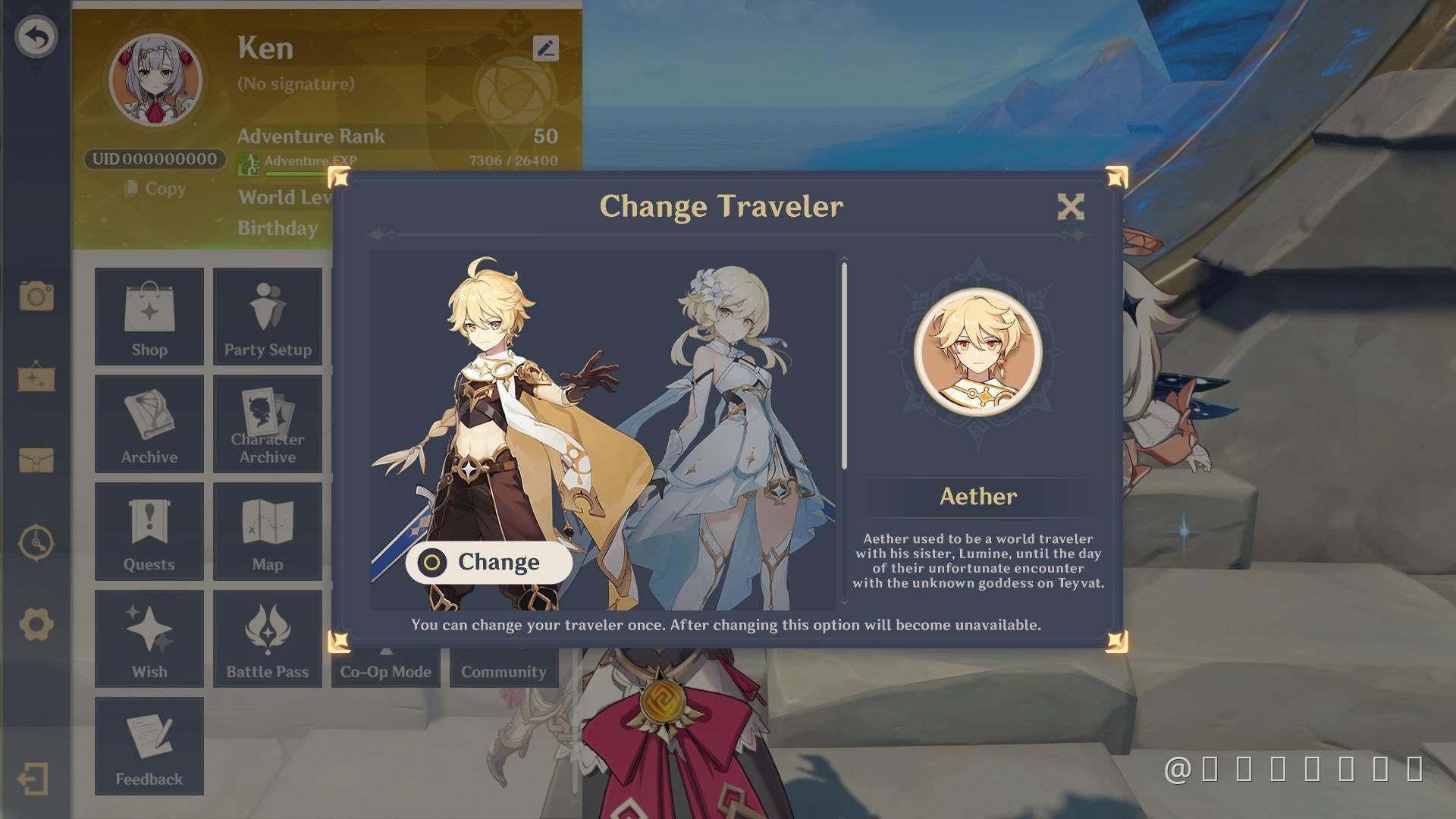Open the Time menu clock icon
The image size is (1456, 819).
pyautogui.click(x=36, y=544)
